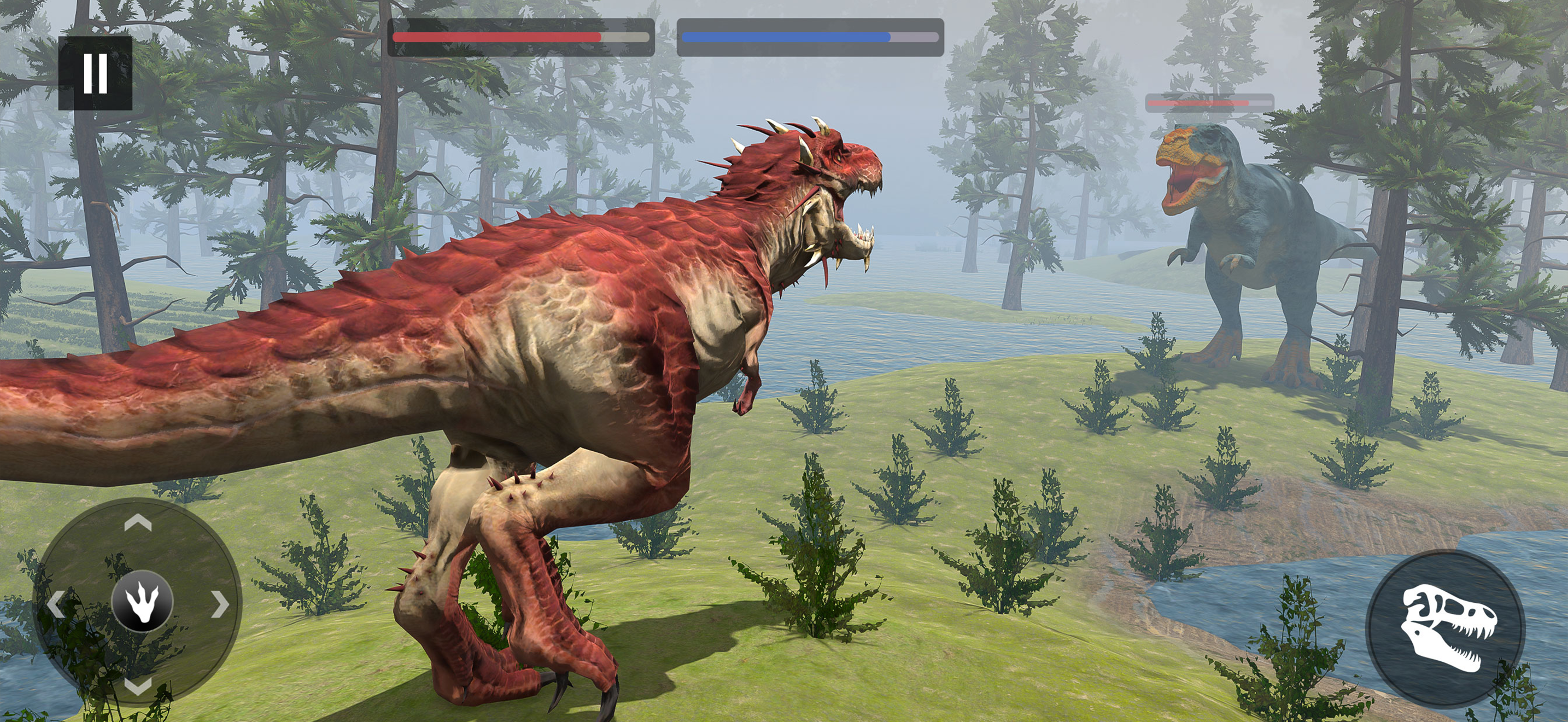Turn right with the joystick right arrow
The image size is (1568, 722).
220,604
